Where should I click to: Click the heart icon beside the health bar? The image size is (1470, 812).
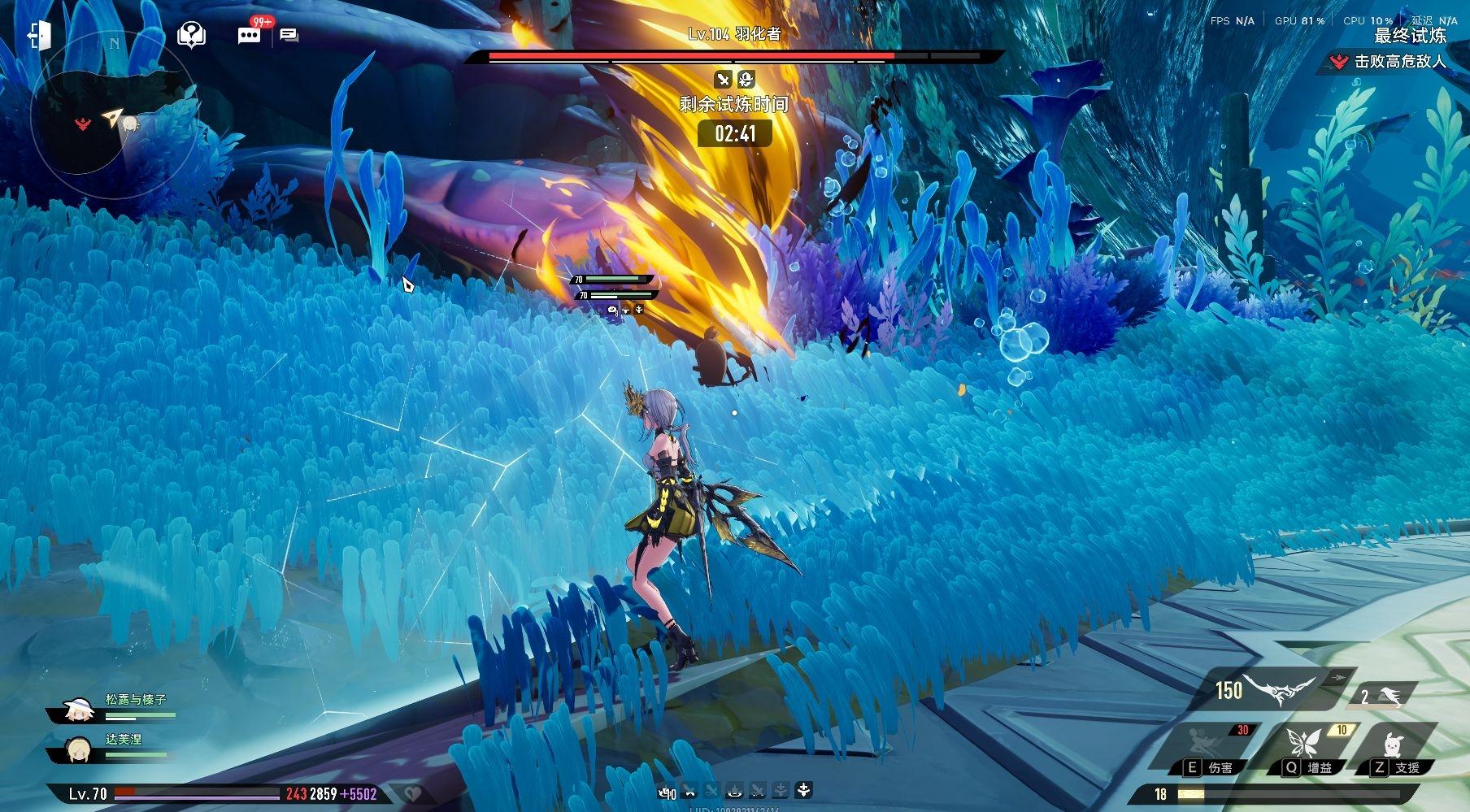412,794
